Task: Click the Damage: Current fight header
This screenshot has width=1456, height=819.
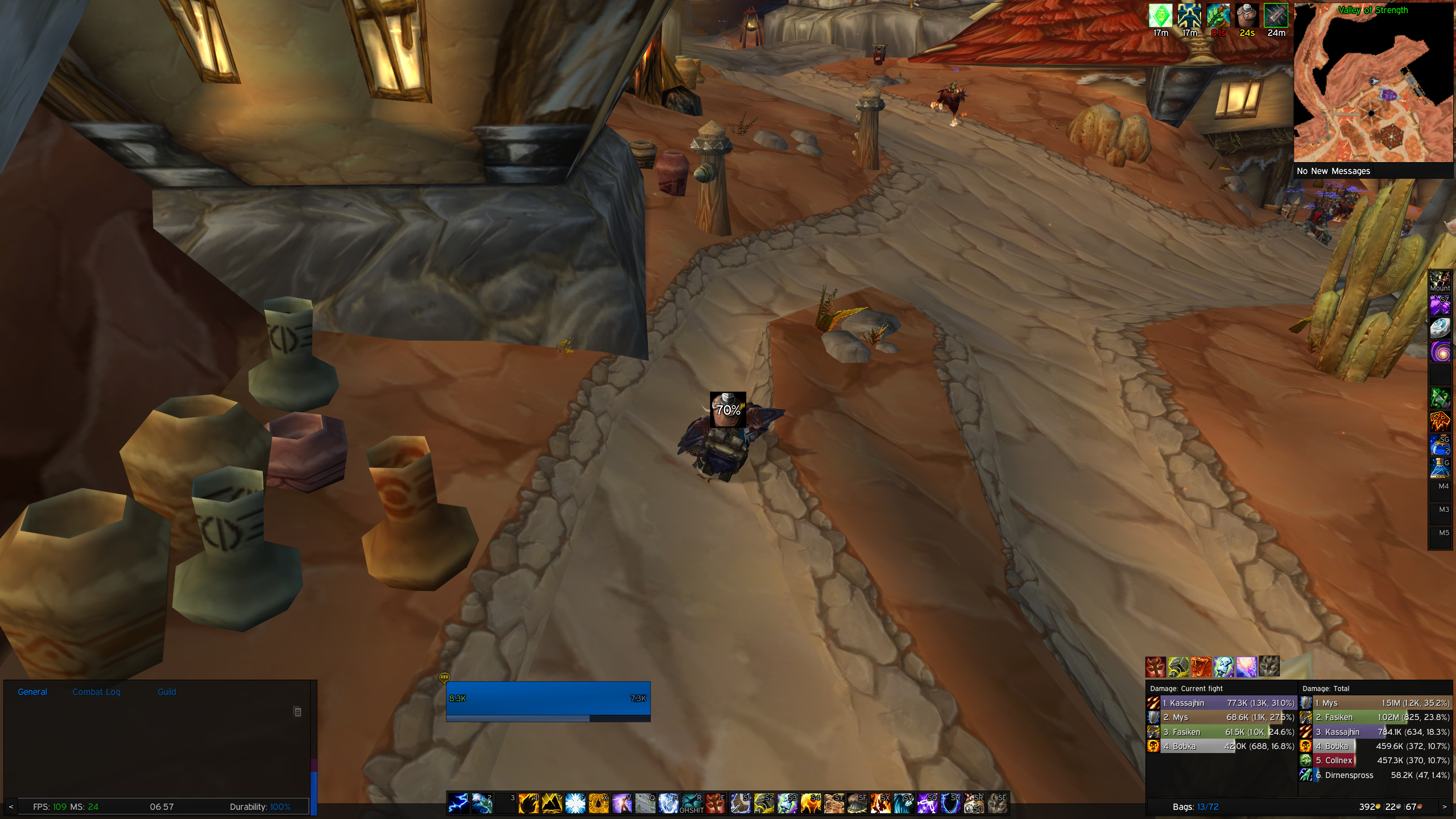Action: 1186,688
